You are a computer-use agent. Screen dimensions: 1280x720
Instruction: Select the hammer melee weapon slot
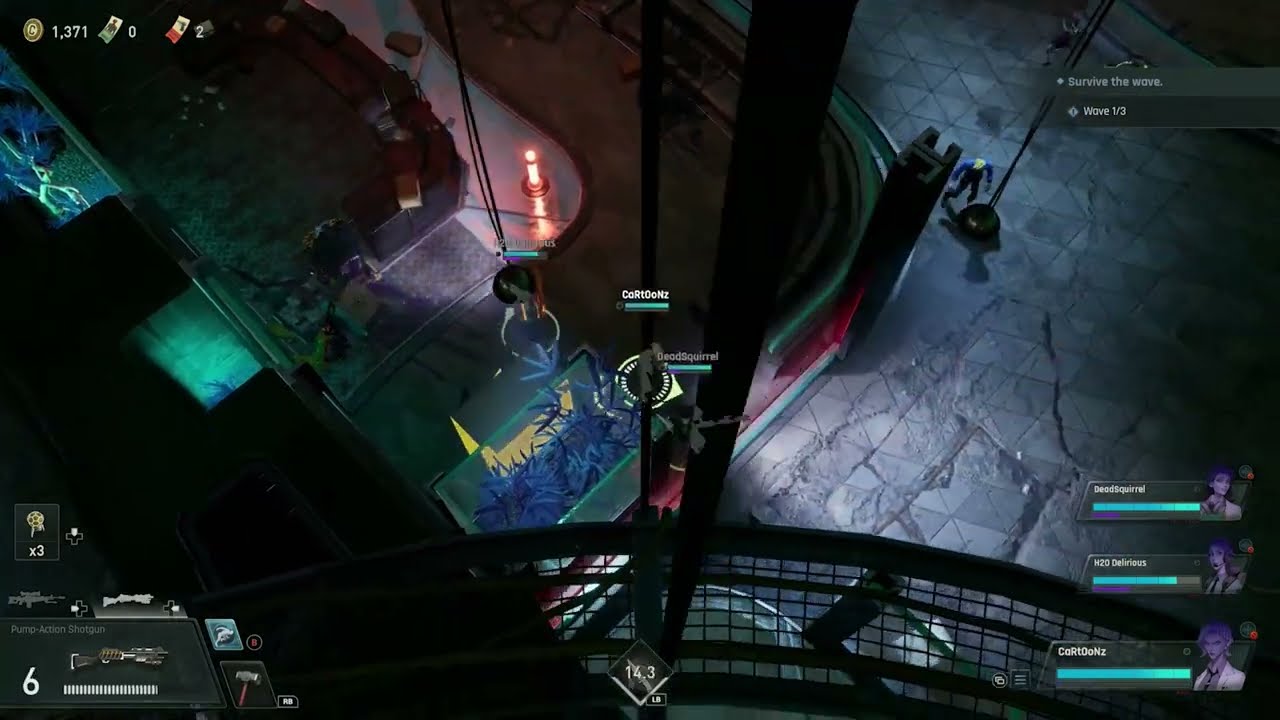coord(246,685)
